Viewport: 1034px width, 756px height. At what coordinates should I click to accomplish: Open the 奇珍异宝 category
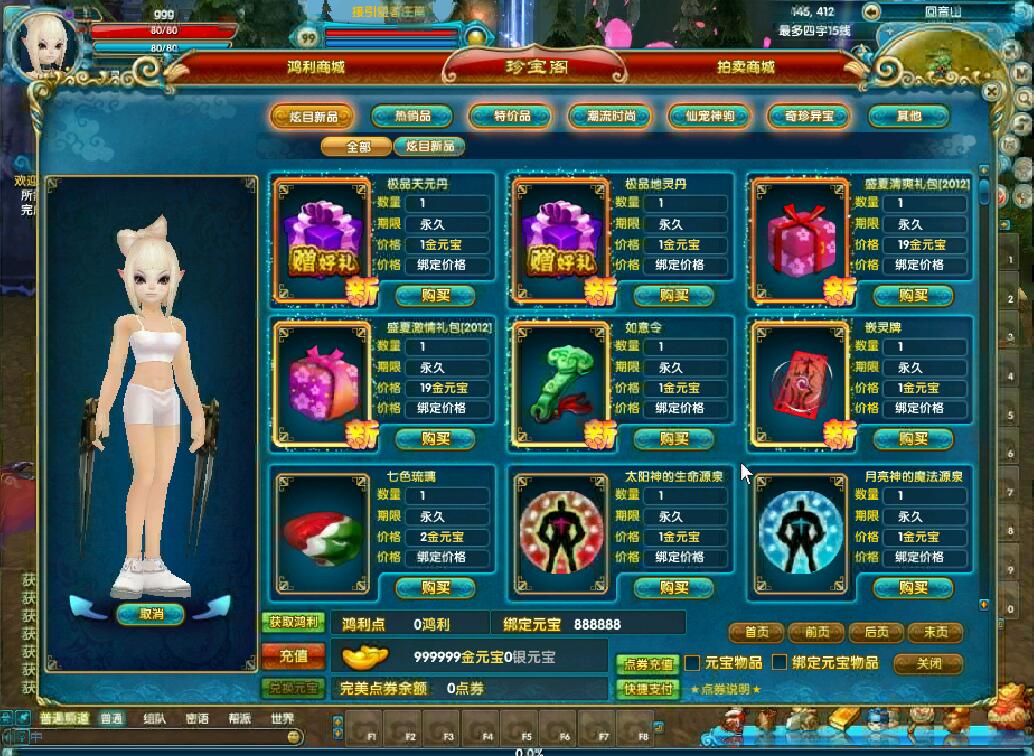pos(808,116)
